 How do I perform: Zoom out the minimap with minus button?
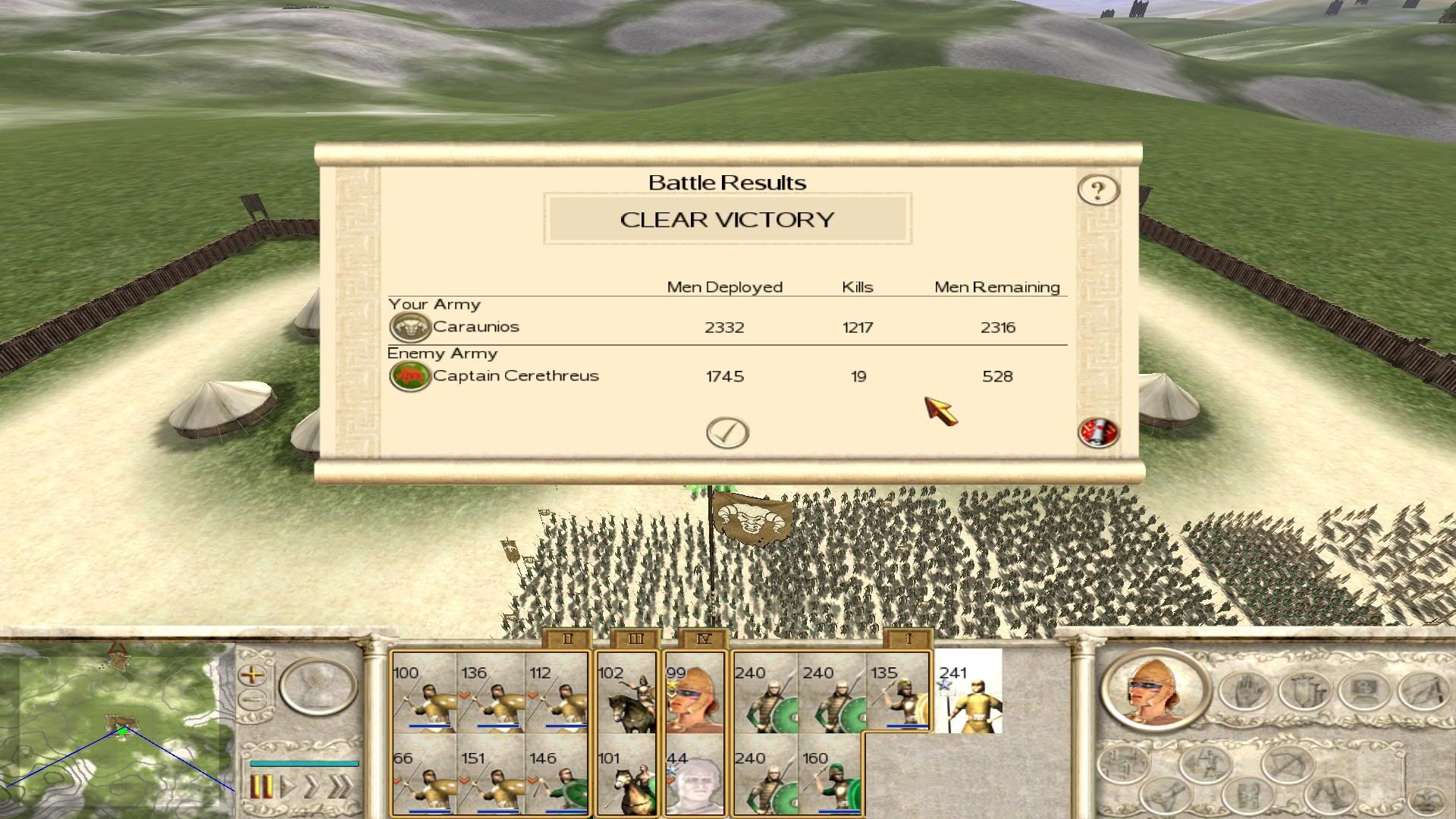tap(253, 699)
